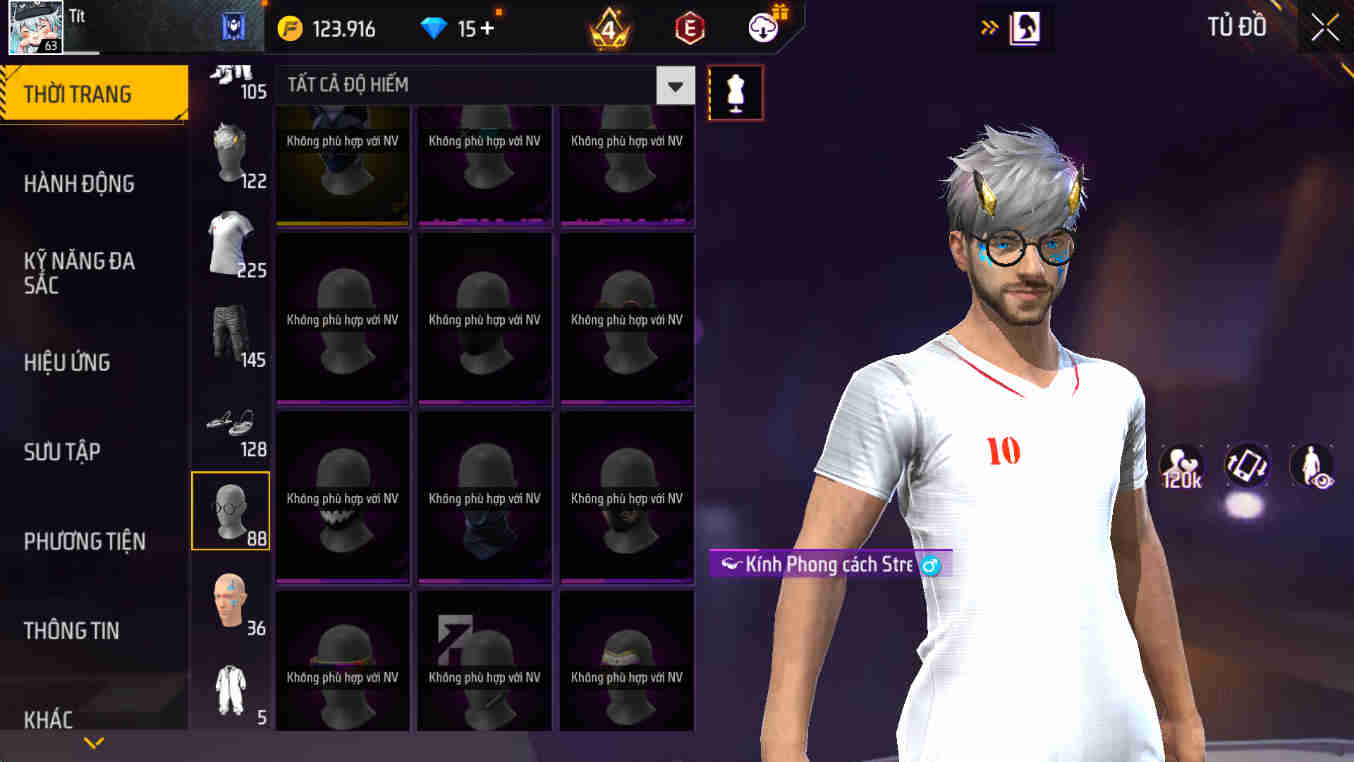
Task: Toggle character outfit visibility eye icon
Action: pyautogui.click(x=1310, y=466)
